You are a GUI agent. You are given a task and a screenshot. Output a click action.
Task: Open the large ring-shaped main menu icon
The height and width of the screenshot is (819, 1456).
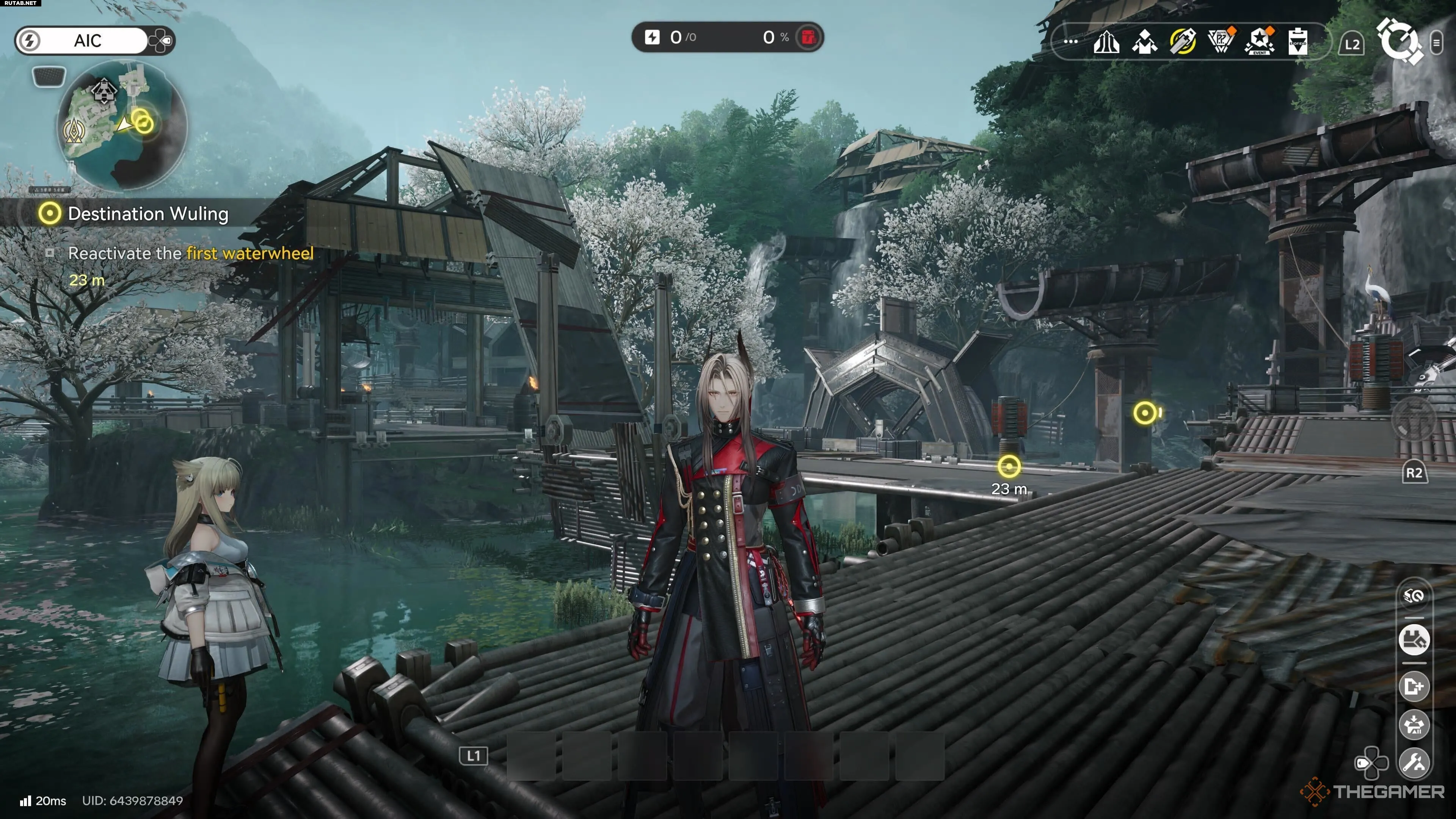pos(1398,42)
